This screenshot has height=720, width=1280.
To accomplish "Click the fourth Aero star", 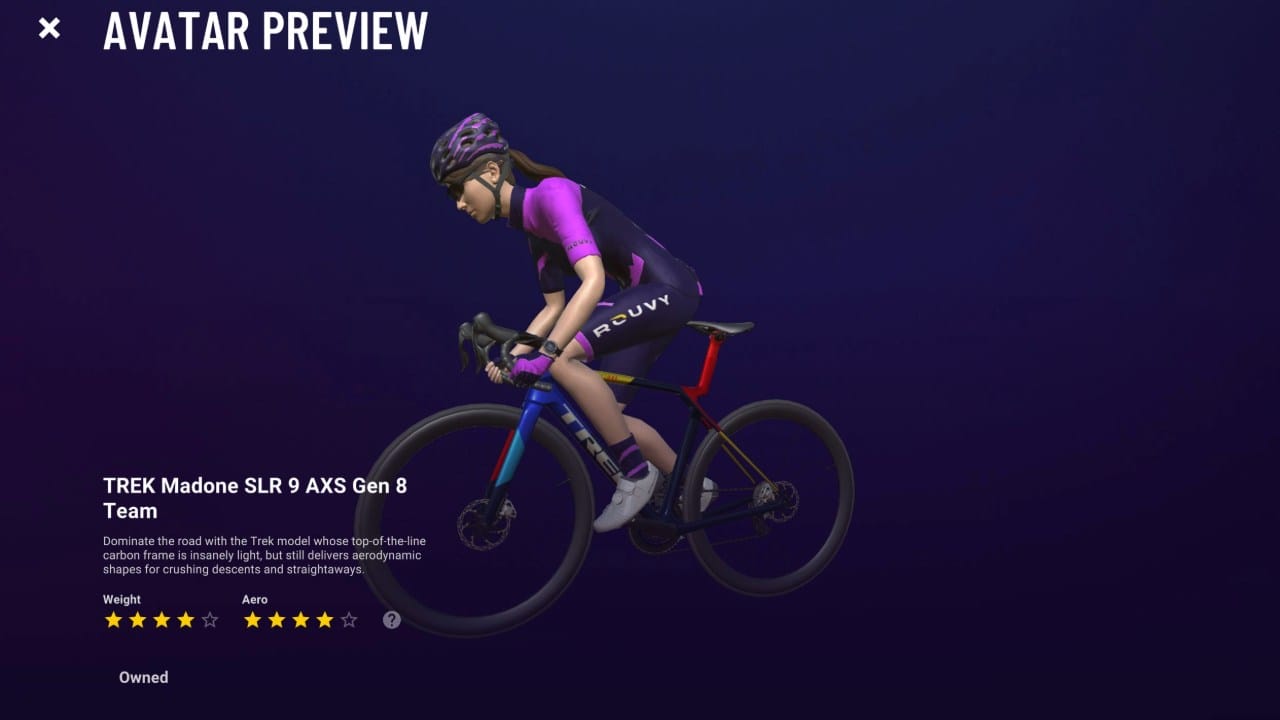I will (324, 620).
